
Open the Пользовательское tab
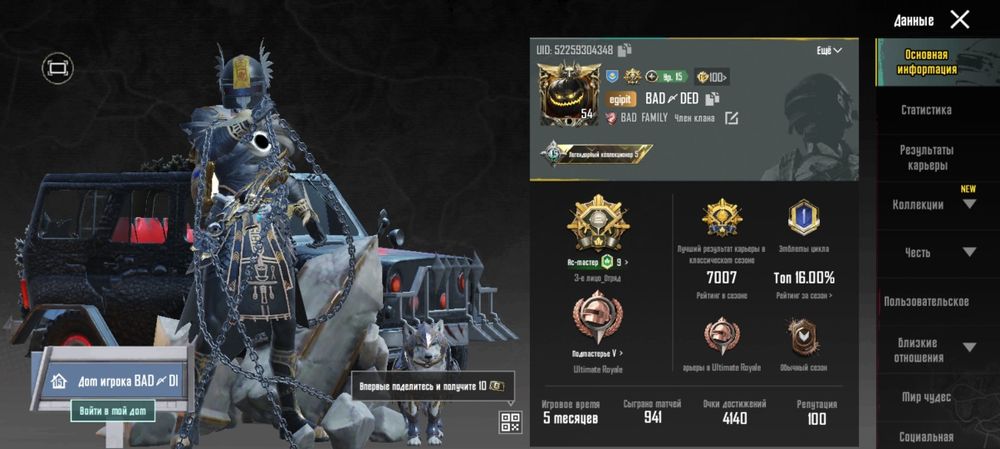tap(926, 301)
